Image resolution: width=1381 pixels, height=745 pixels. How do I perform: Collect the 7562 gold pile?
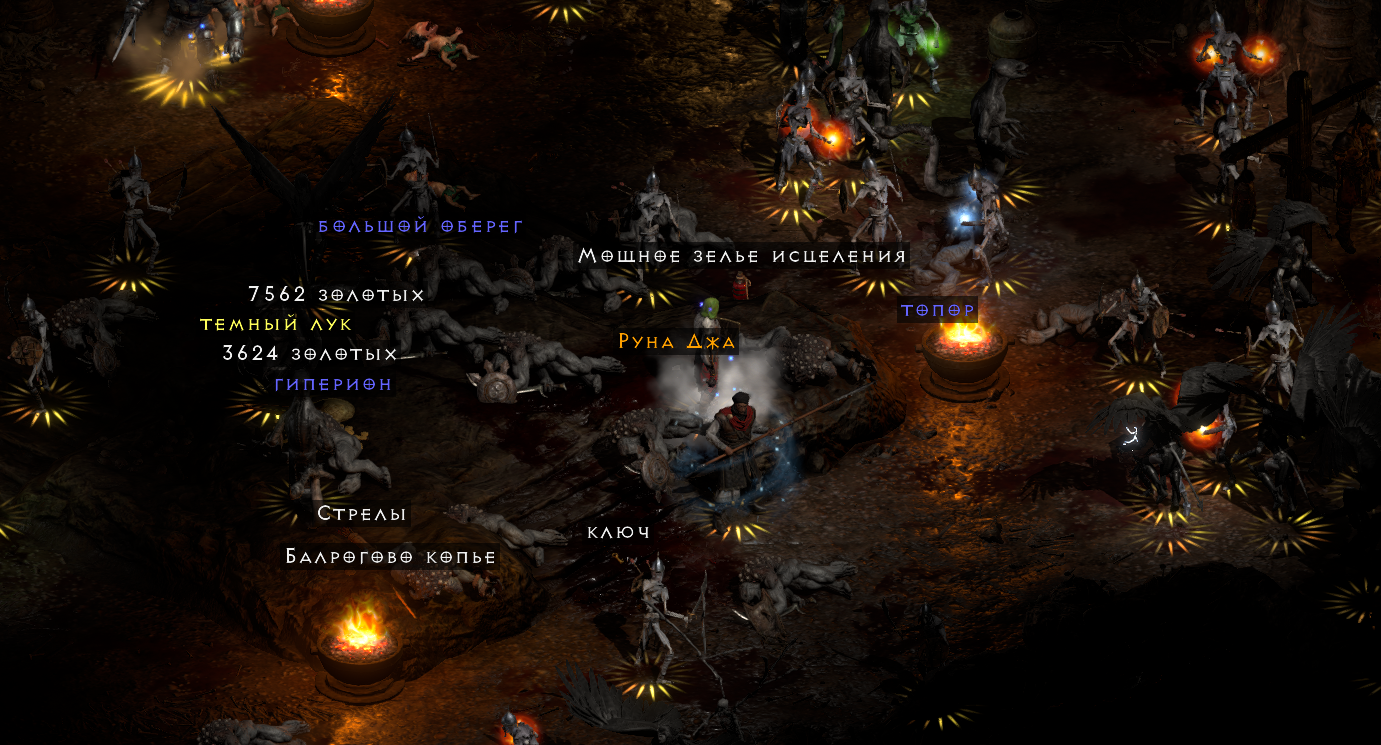pyautogui.click(x=335, y=294)
